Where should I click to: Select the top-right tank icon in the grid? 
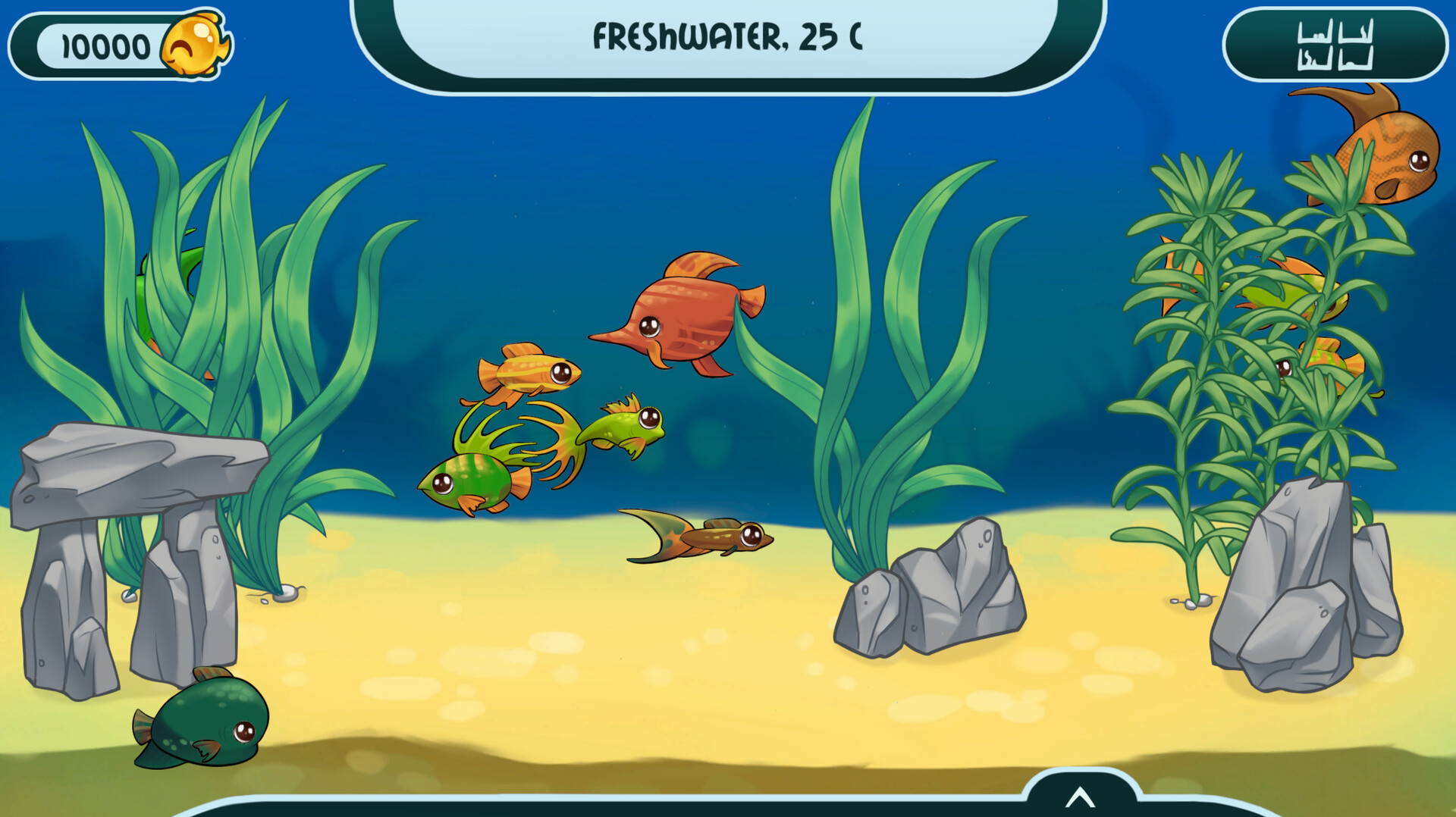(x=1356, y=30)
